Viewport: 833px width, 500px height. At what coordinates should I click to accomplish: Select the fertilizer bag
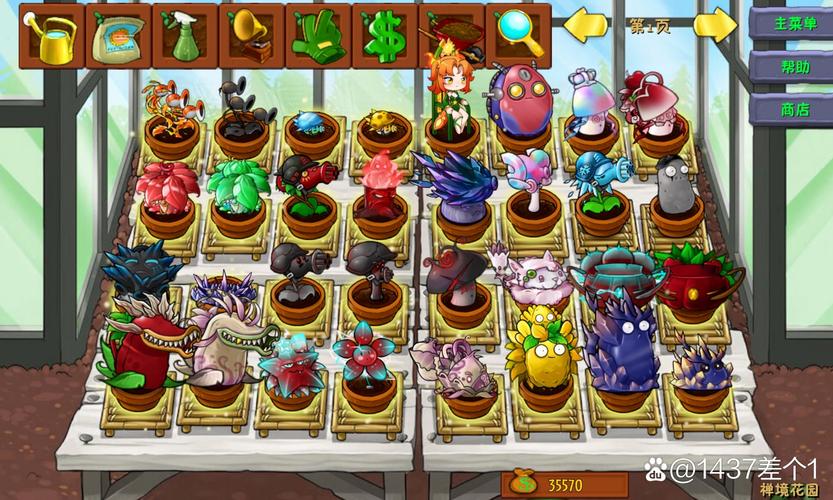pos(118,36)
